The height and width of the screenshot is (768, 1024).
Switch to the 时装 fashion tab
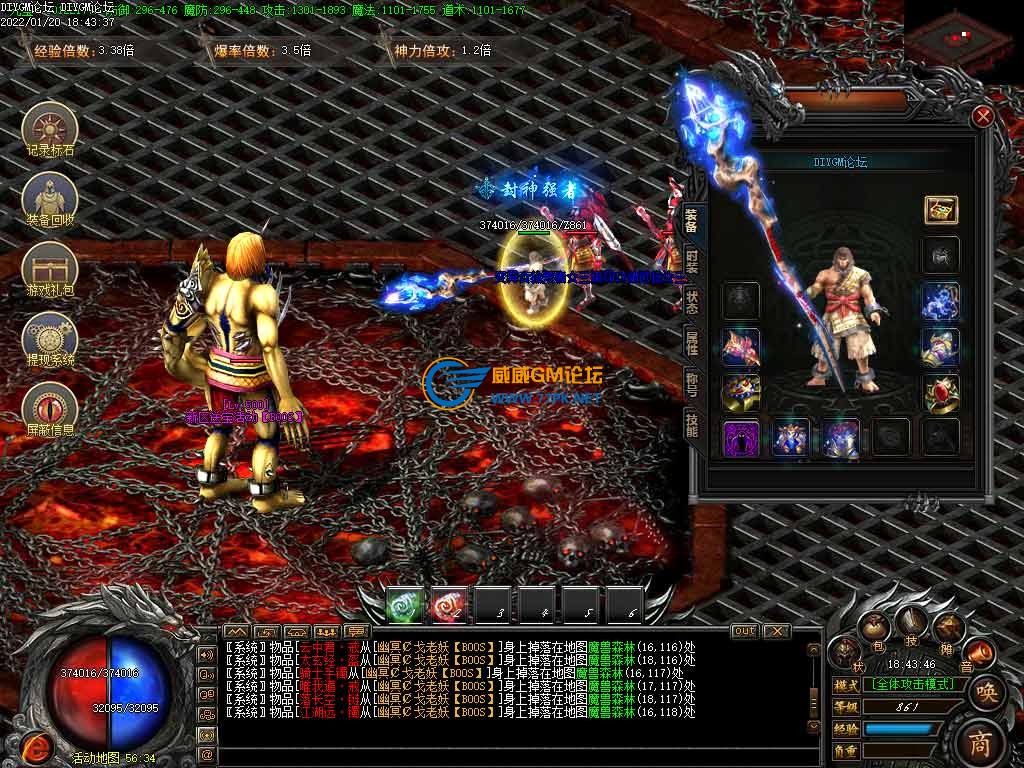tap(692, 264)
